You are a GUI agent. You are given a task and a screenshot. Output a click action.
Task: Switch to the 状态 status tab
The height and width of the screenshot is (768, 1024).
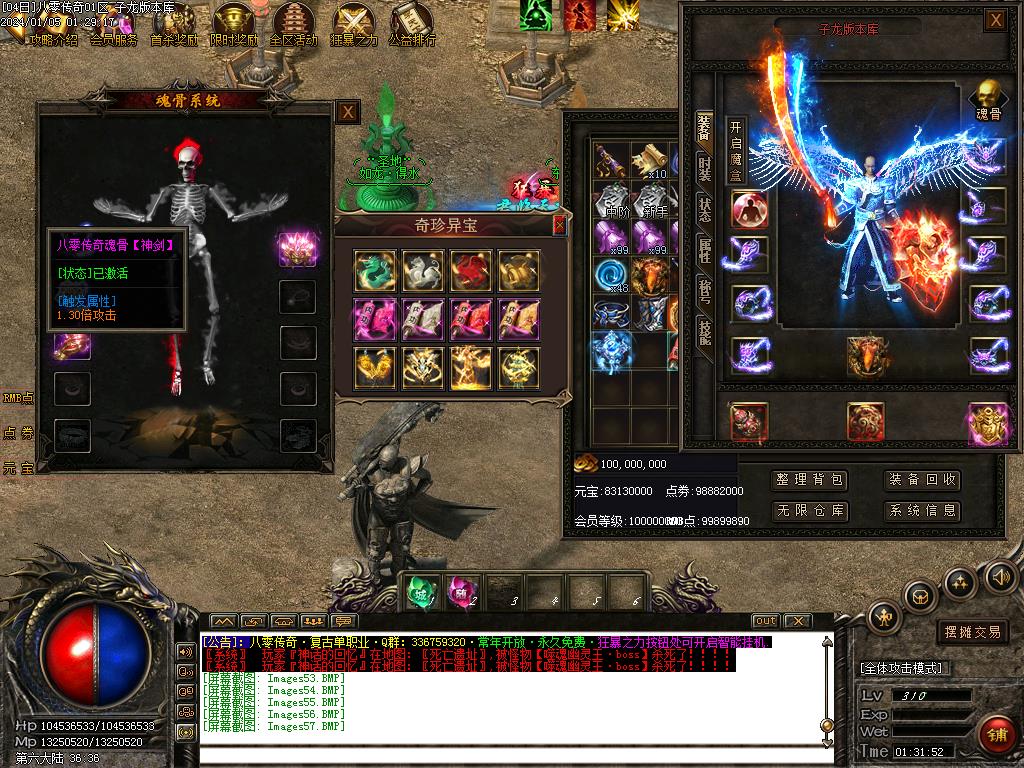click(705, 209)
